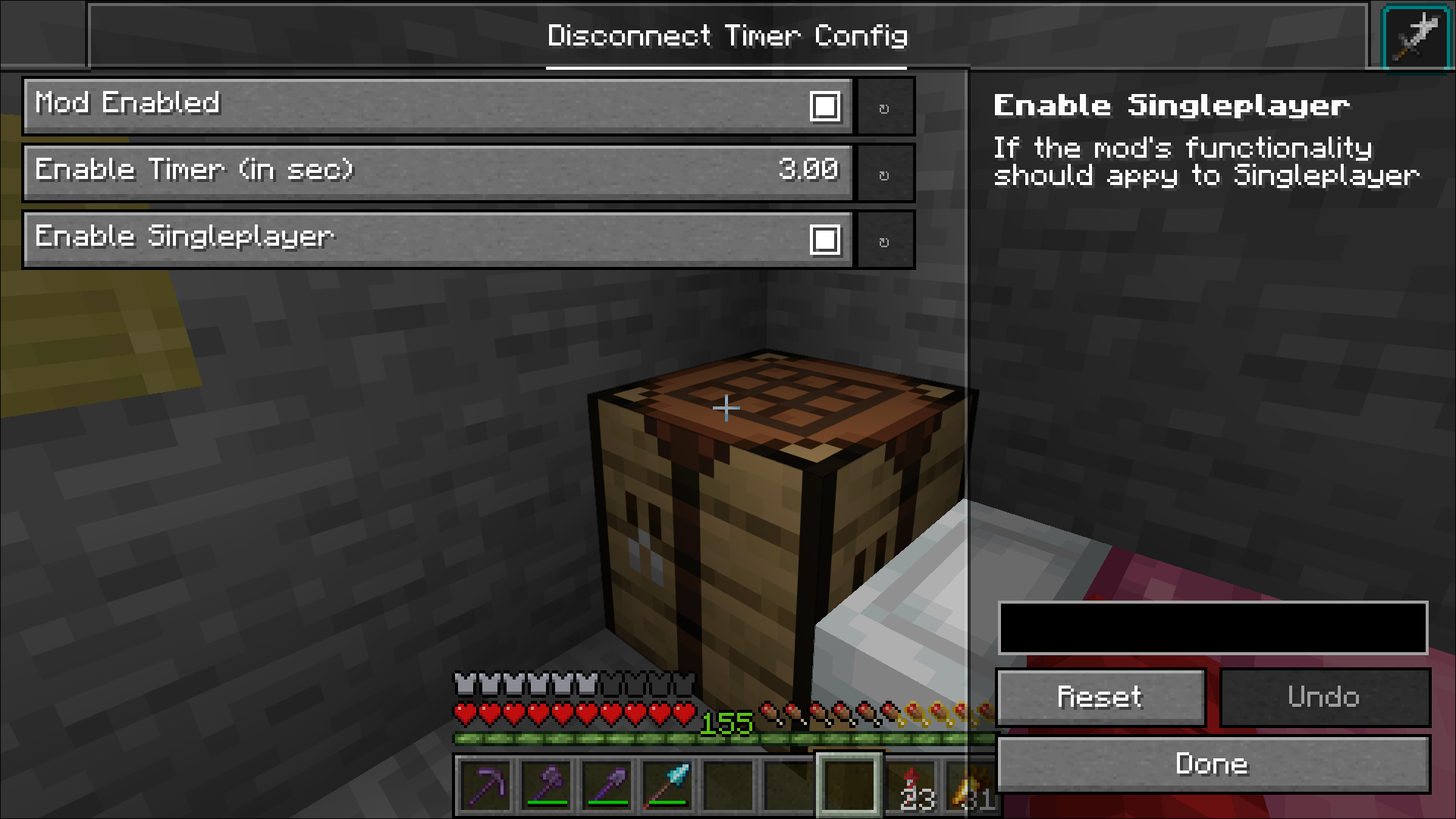Reset the Enable Singleplayer option to default
Image resolution: width=1456 pixels, height=819 pixels.
(x=884, y=239)
